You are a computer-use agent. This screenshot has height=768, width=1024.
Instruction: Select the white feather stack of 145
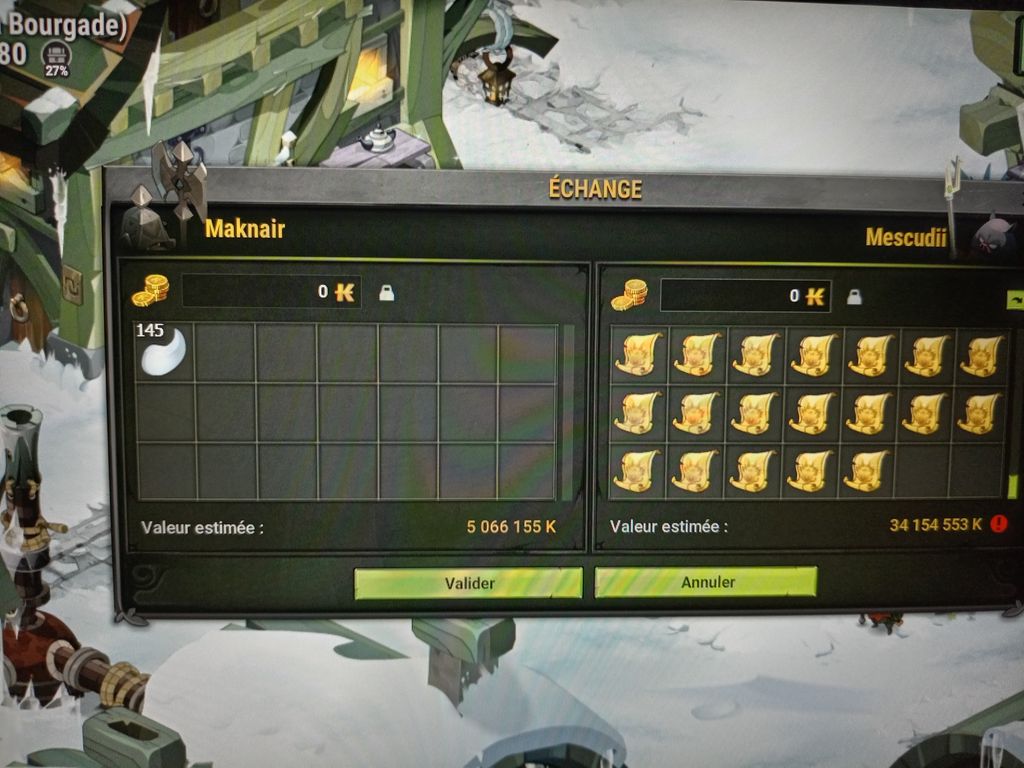click(x=163, y=351)
